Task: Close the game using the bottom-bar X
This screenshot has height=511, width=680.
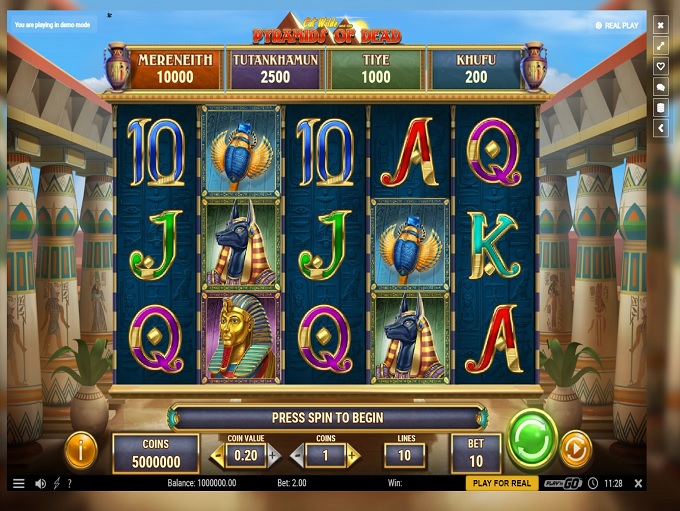Action: pyautogui.click(x=638, y=483)
